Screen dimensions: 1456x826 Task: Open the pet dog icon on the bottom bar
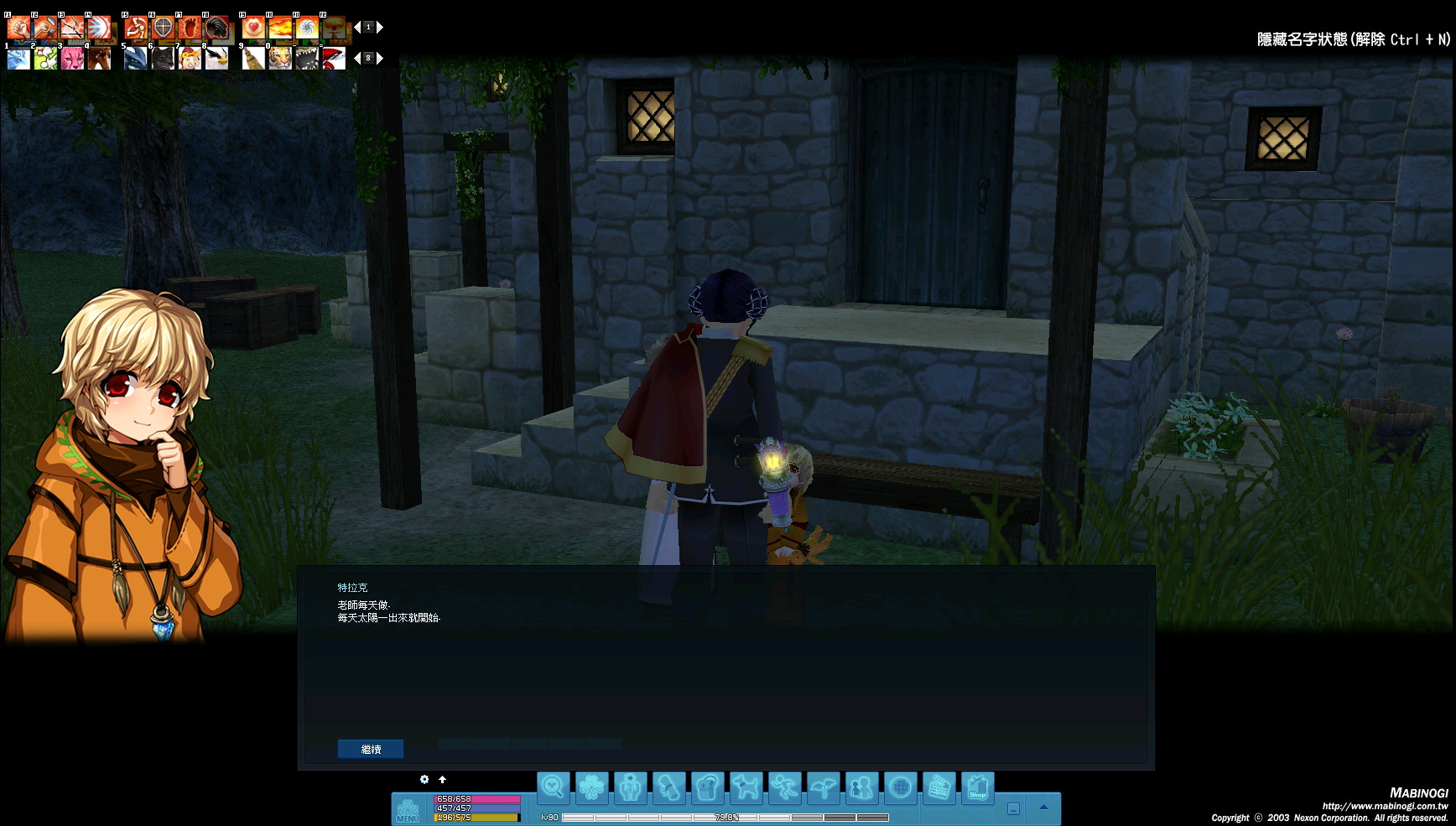tap(746, 788)
